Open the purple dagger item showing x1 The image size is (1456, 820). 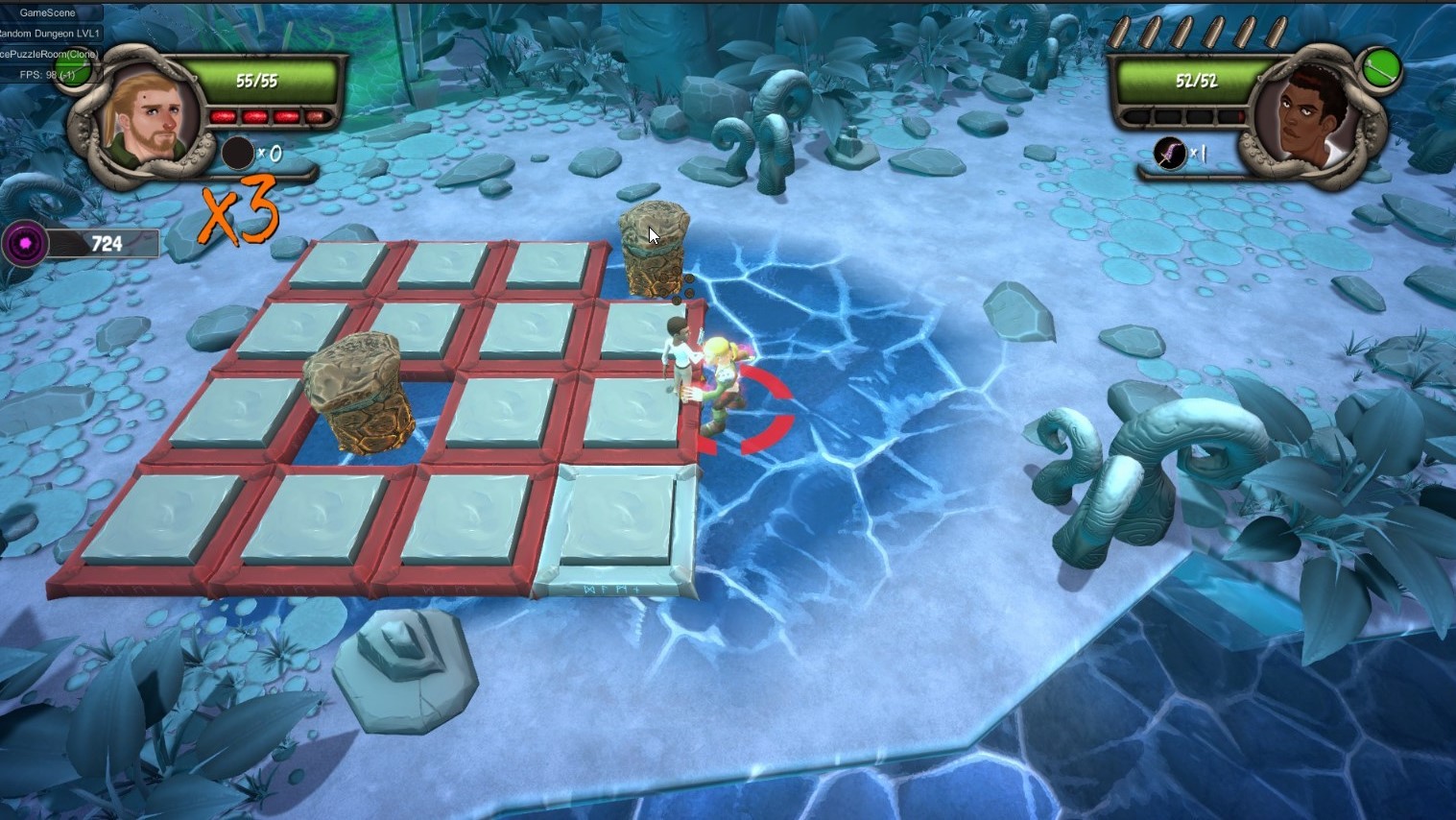coord(1168,155)
